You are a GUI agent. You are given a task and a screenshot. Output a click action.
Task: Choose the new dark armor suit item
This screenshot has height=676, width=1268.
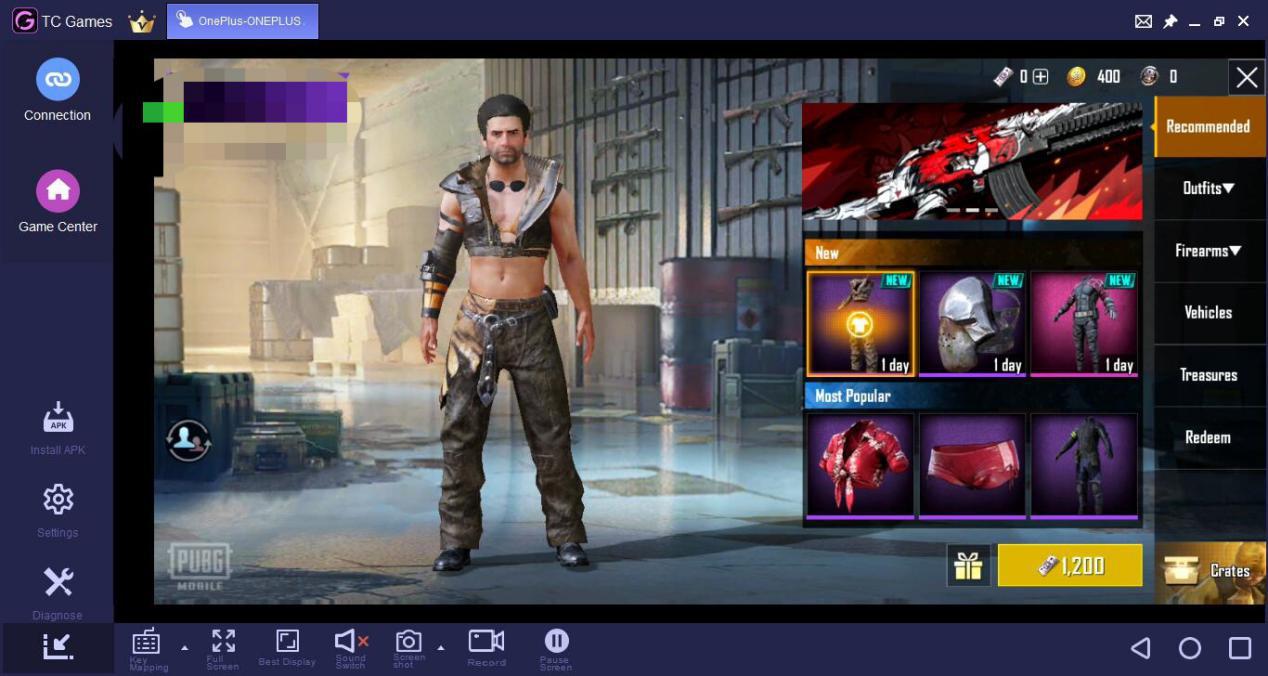pyautogui.click(x=1084, y=324)
